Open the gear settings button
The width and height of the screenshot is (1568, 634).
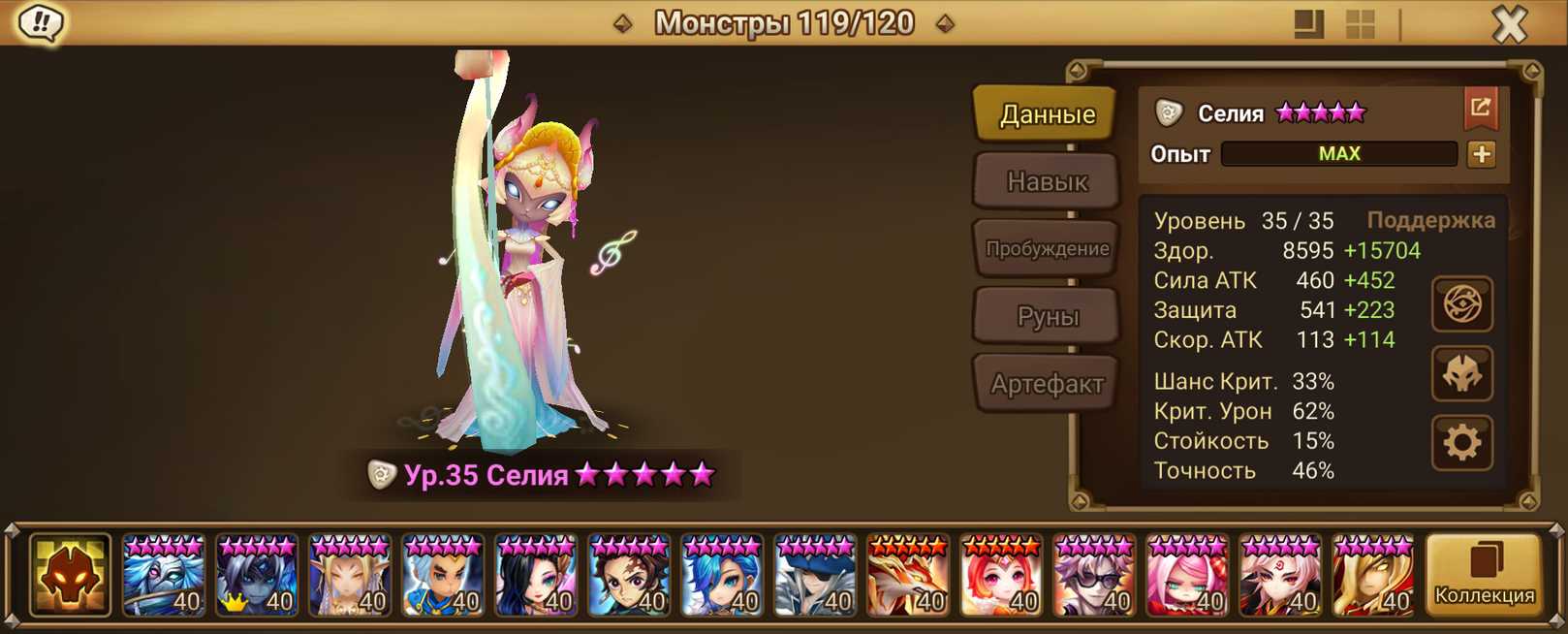(x=1461, y=442)
